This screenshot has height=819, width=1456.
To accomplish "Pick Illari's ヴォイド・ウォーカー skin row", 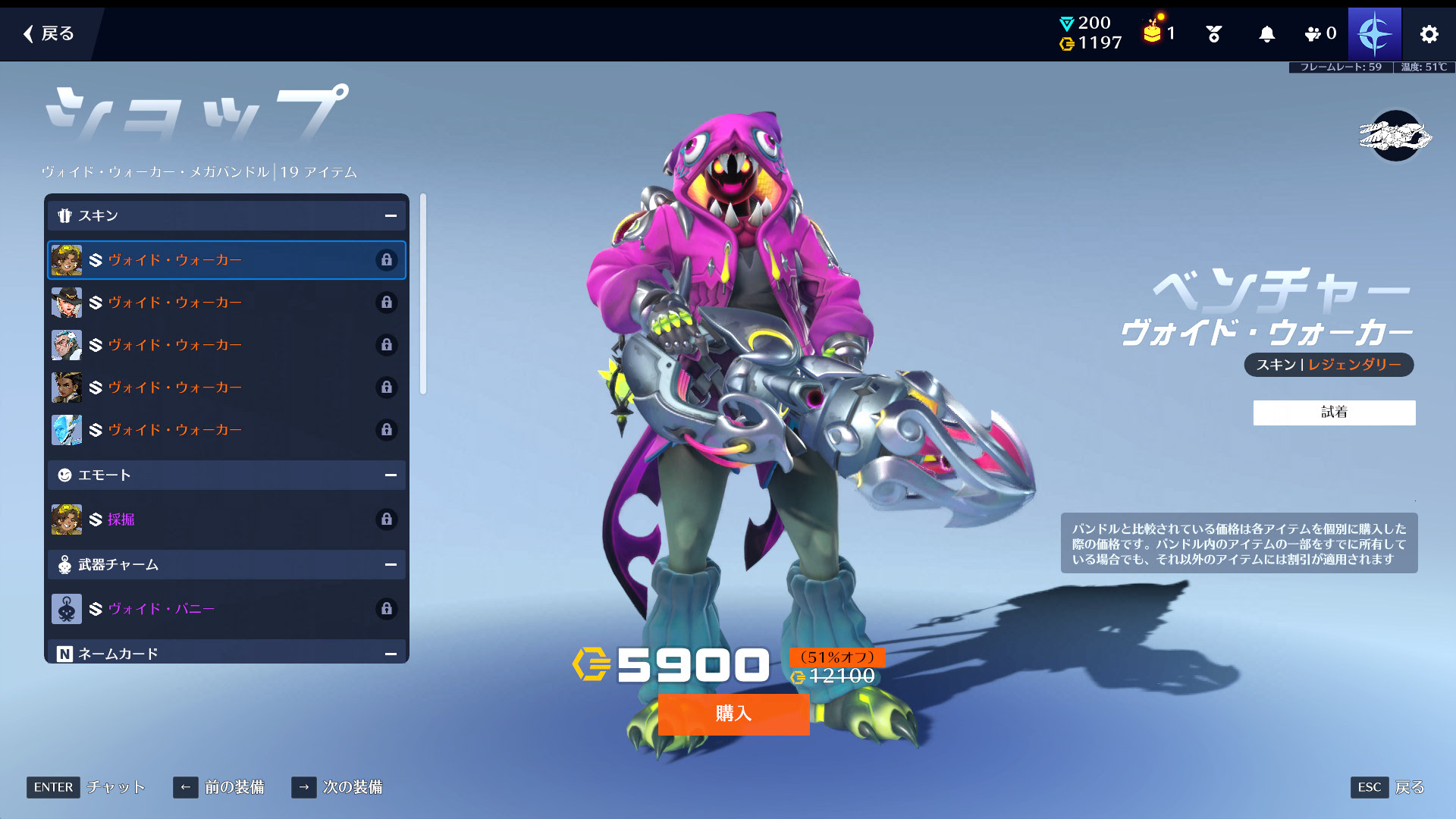I will (x=226, y=388).
